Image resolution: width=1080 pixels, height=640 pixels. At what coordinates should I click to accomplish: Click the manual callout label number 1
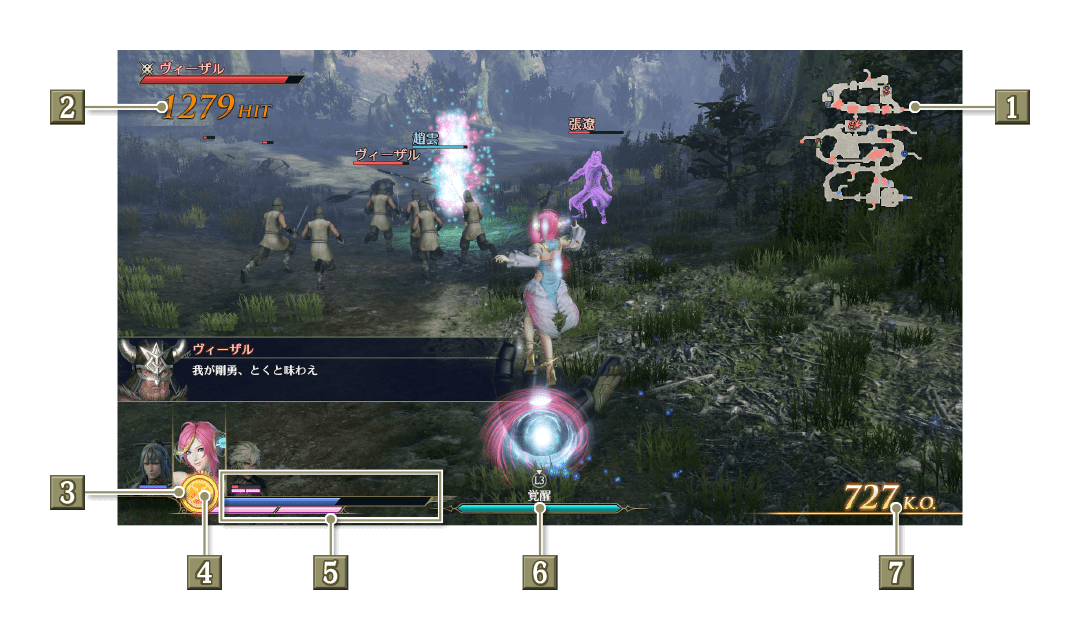click(x=1011, y=106)
